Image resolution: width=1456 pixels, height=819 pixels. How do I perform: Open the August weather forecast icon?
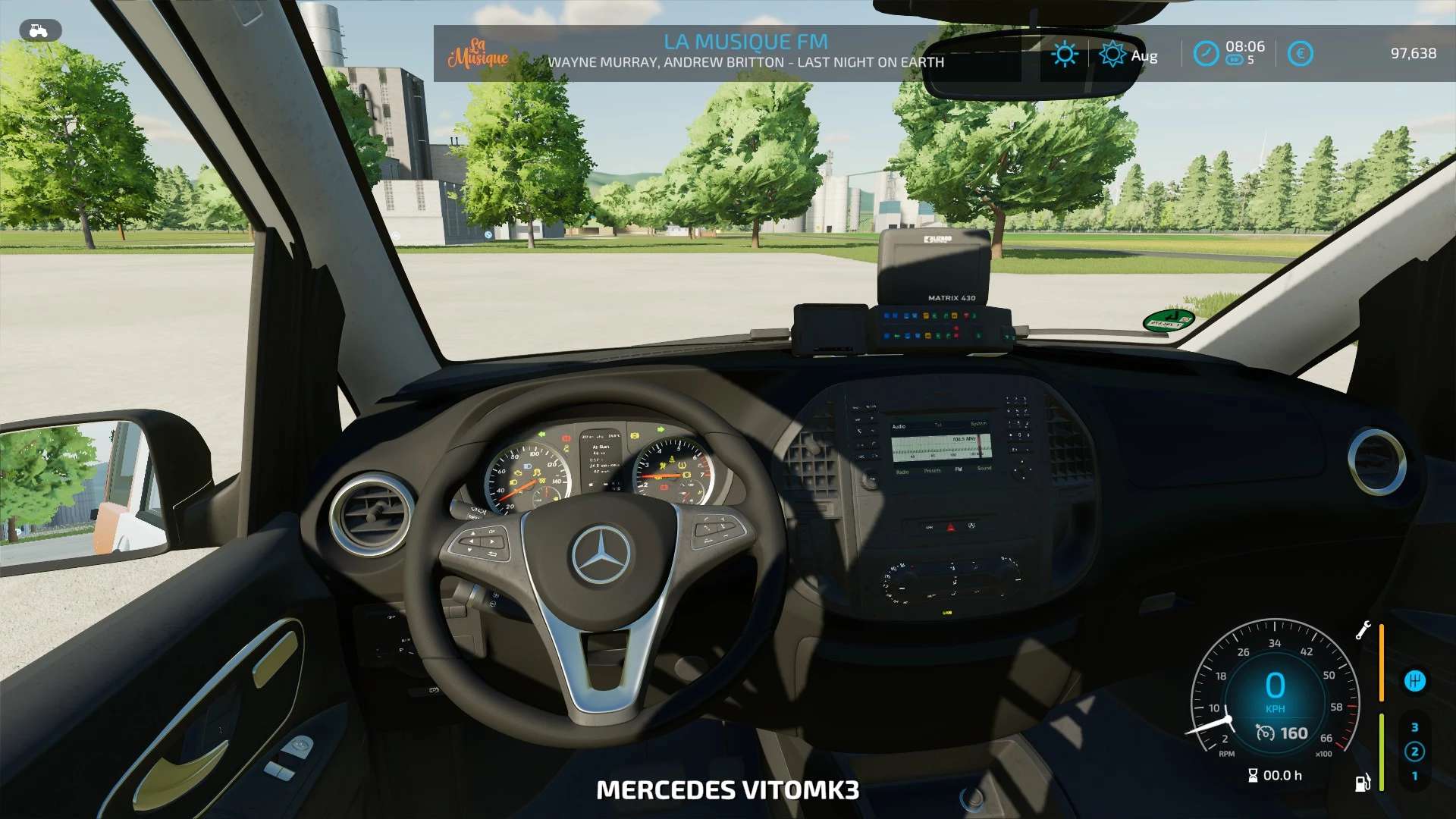point(1112,55)
